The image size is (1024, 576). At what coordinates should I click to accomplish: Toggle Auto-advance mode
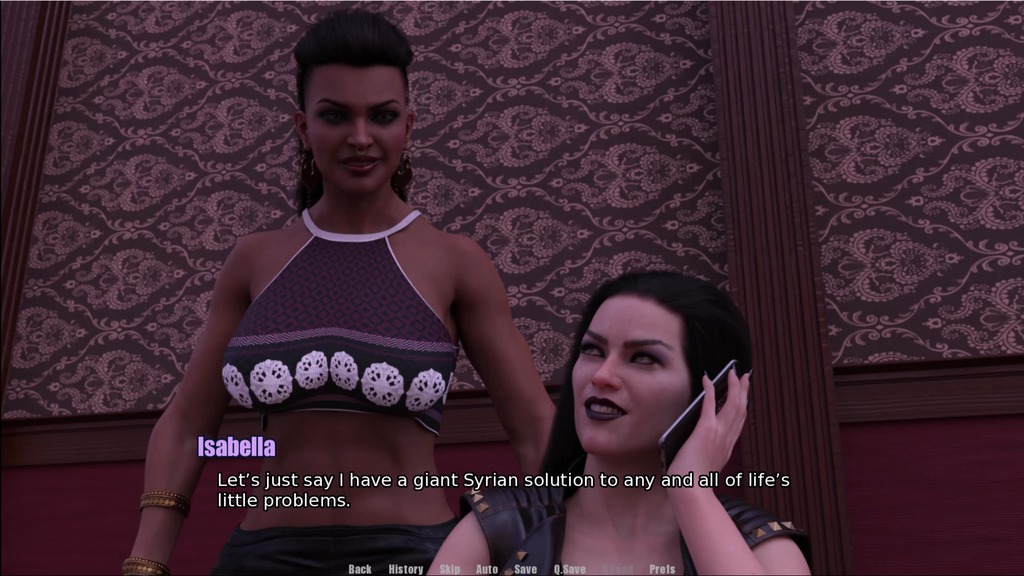tap(487, 569)
